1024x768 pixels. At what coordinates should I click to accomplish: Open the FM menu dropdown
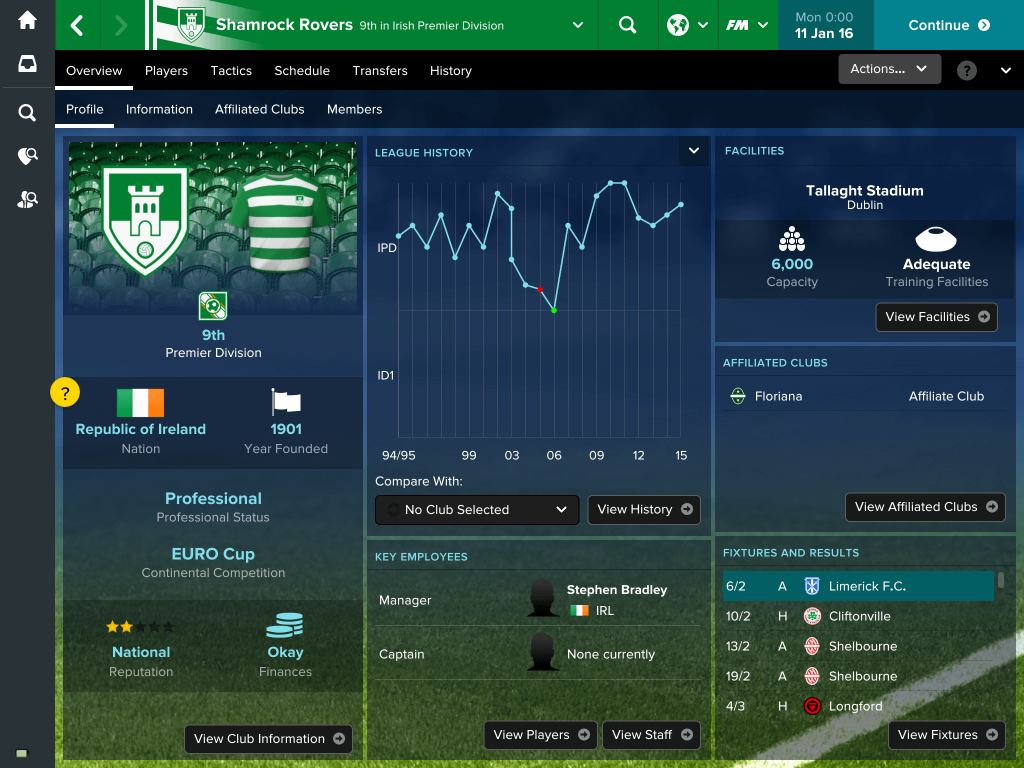point(747,25)
